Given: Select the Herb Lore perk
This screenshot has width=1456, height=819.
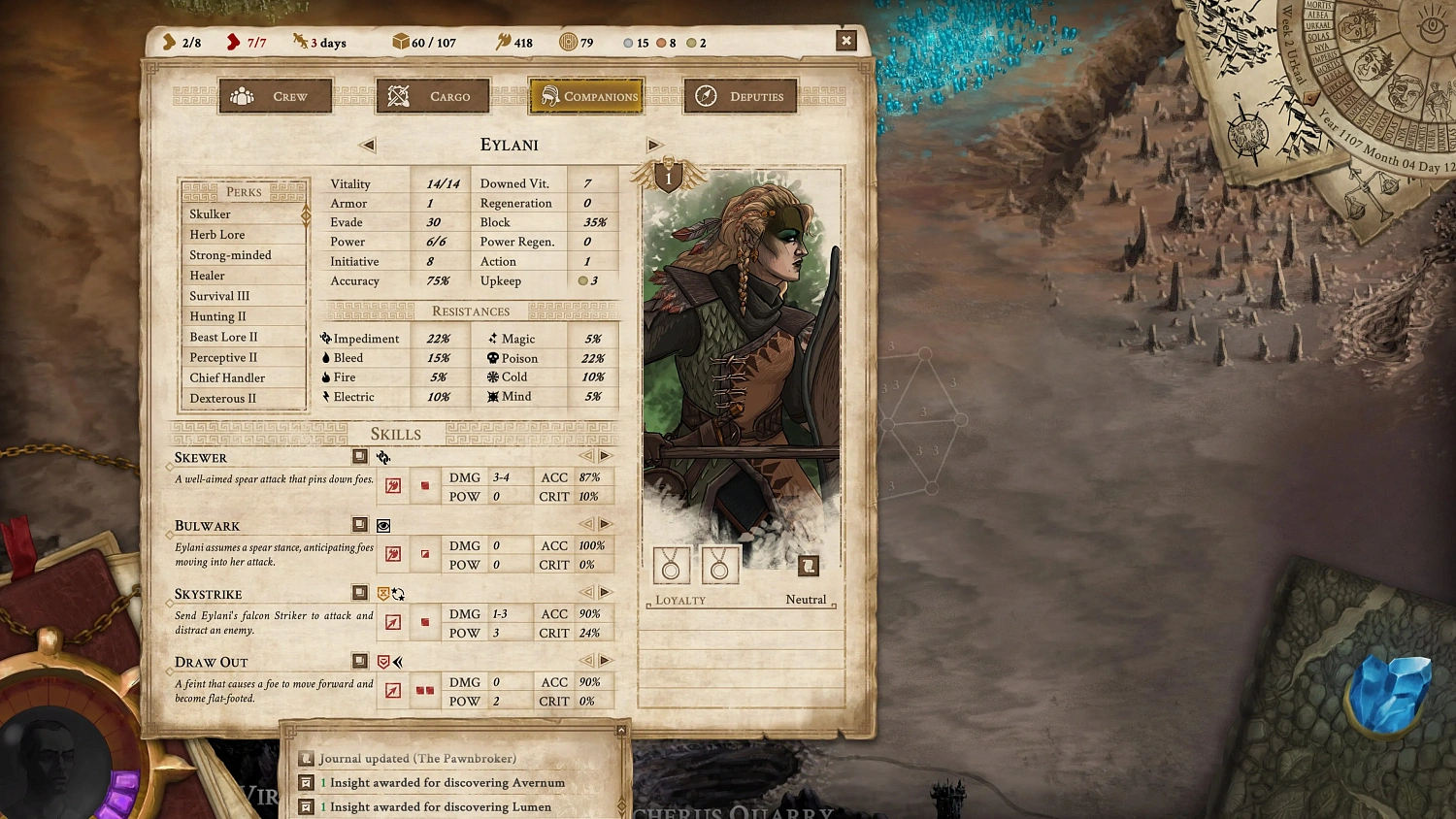Looking at the screenshot, I should point(217,234).
